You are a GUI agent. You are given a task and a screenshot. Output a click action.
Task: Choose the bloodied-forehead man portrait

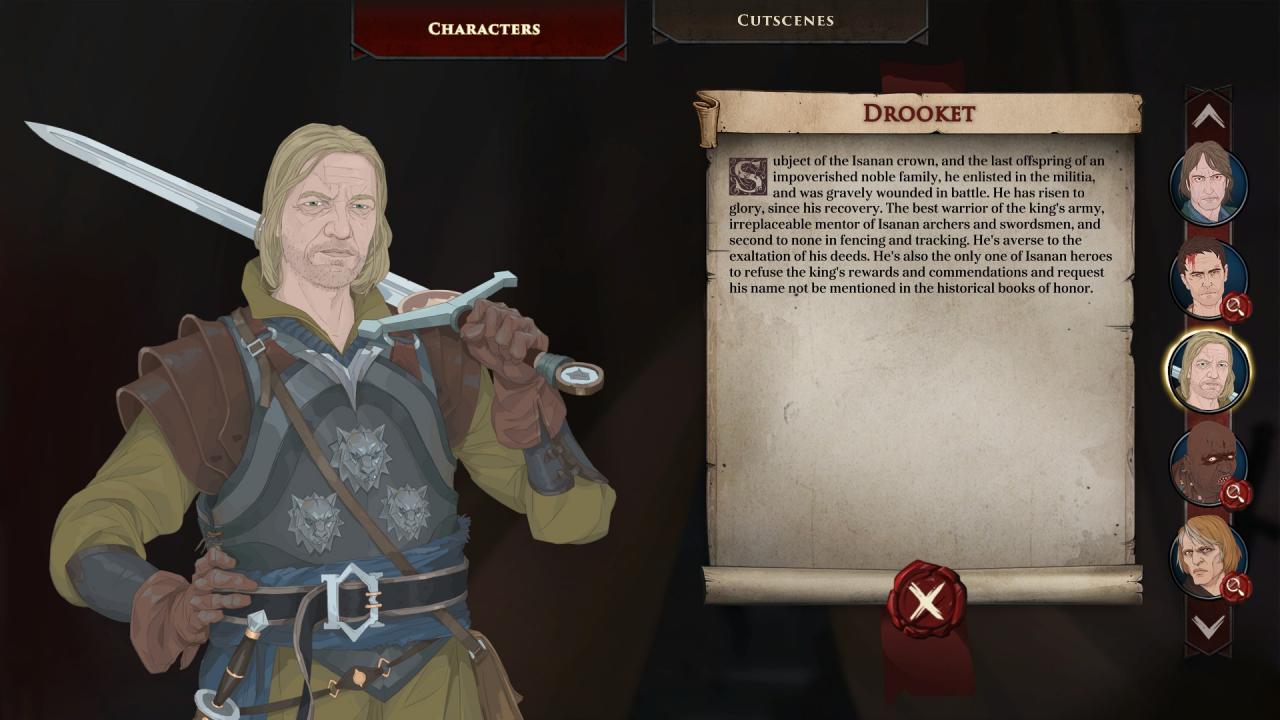click(x=1207, y=277)
